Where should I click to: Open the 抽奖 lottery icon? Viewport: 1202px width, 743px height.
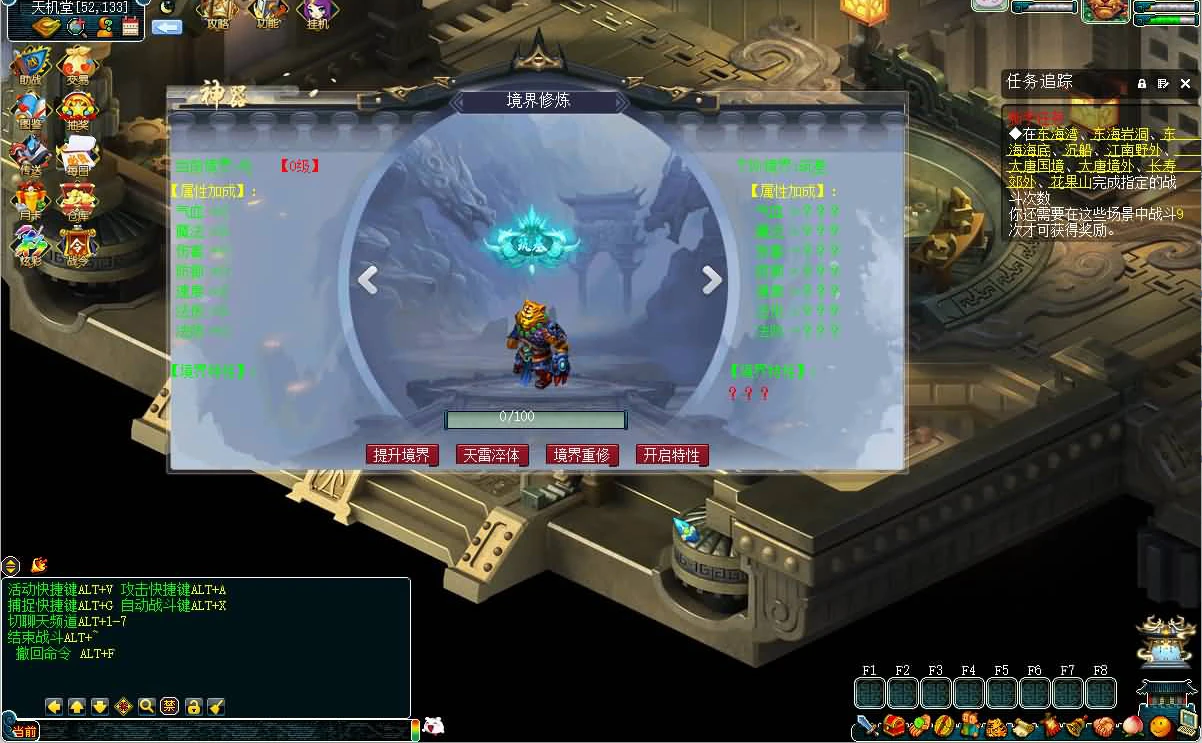(x=78, y=111)
